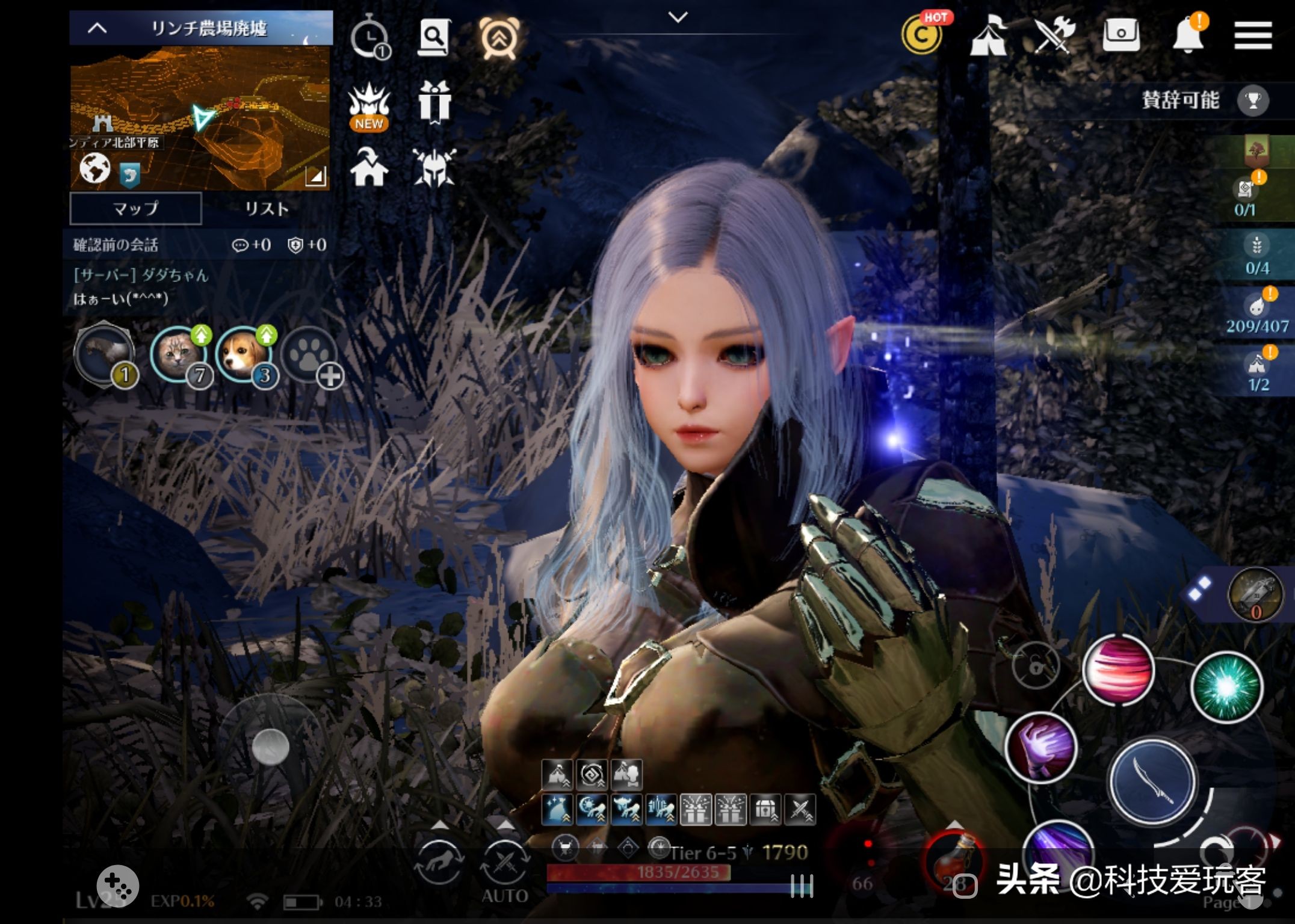Open the notification bell

pos(1187,35)
